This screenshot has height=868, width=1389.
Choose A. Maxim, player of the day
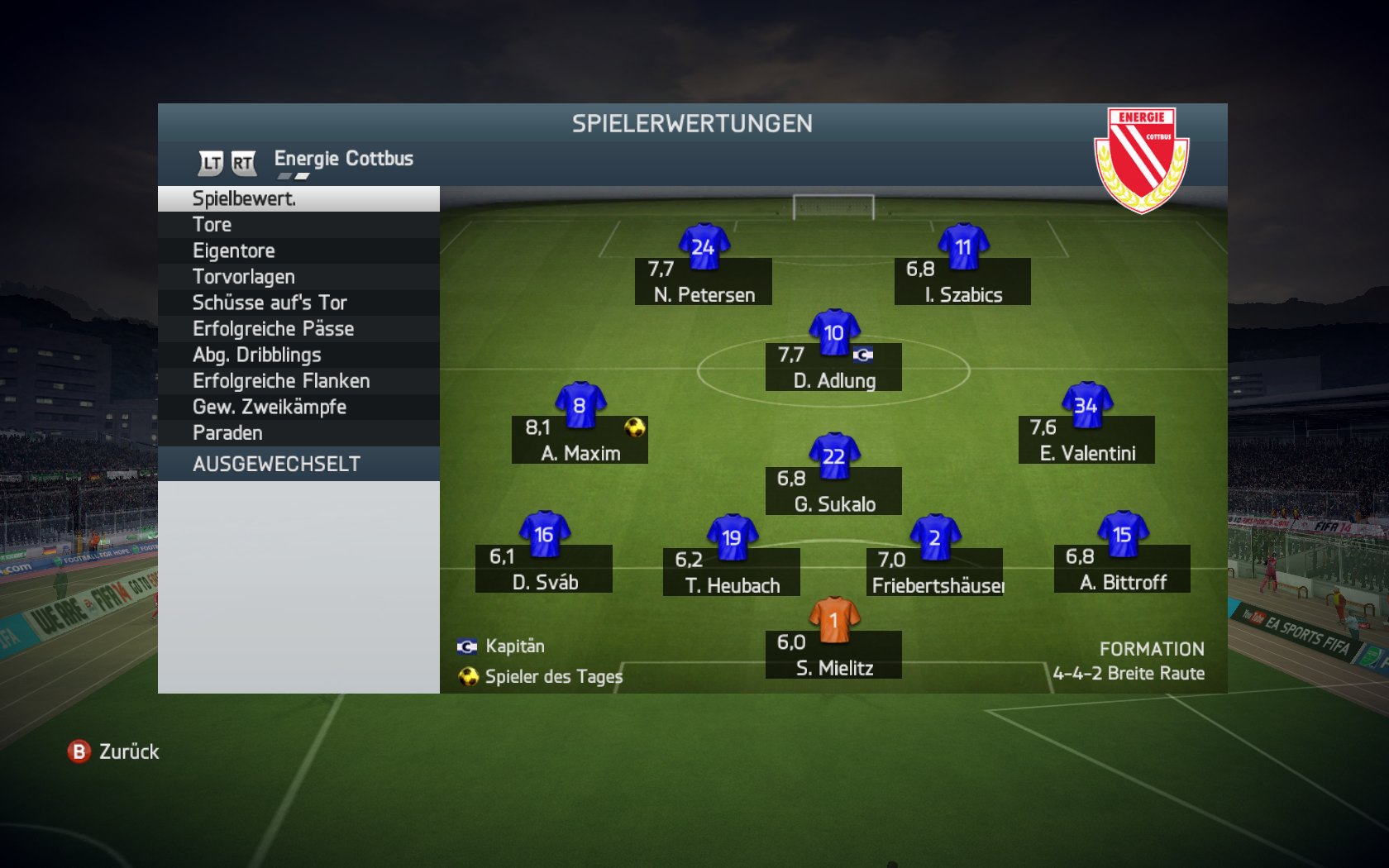[x=580, y=440]
